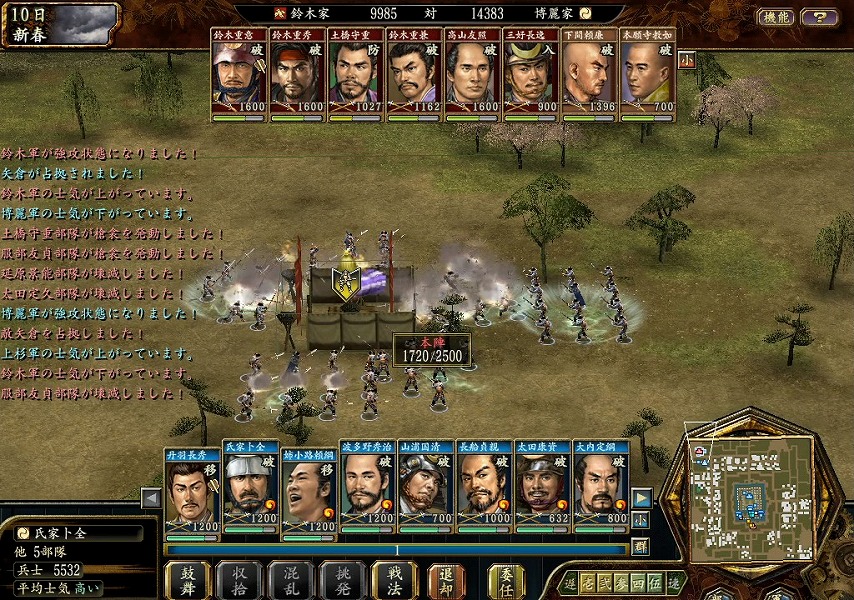854x600 pixels.
Task: Show next units with right arrow
Action: tap(641, 497)
